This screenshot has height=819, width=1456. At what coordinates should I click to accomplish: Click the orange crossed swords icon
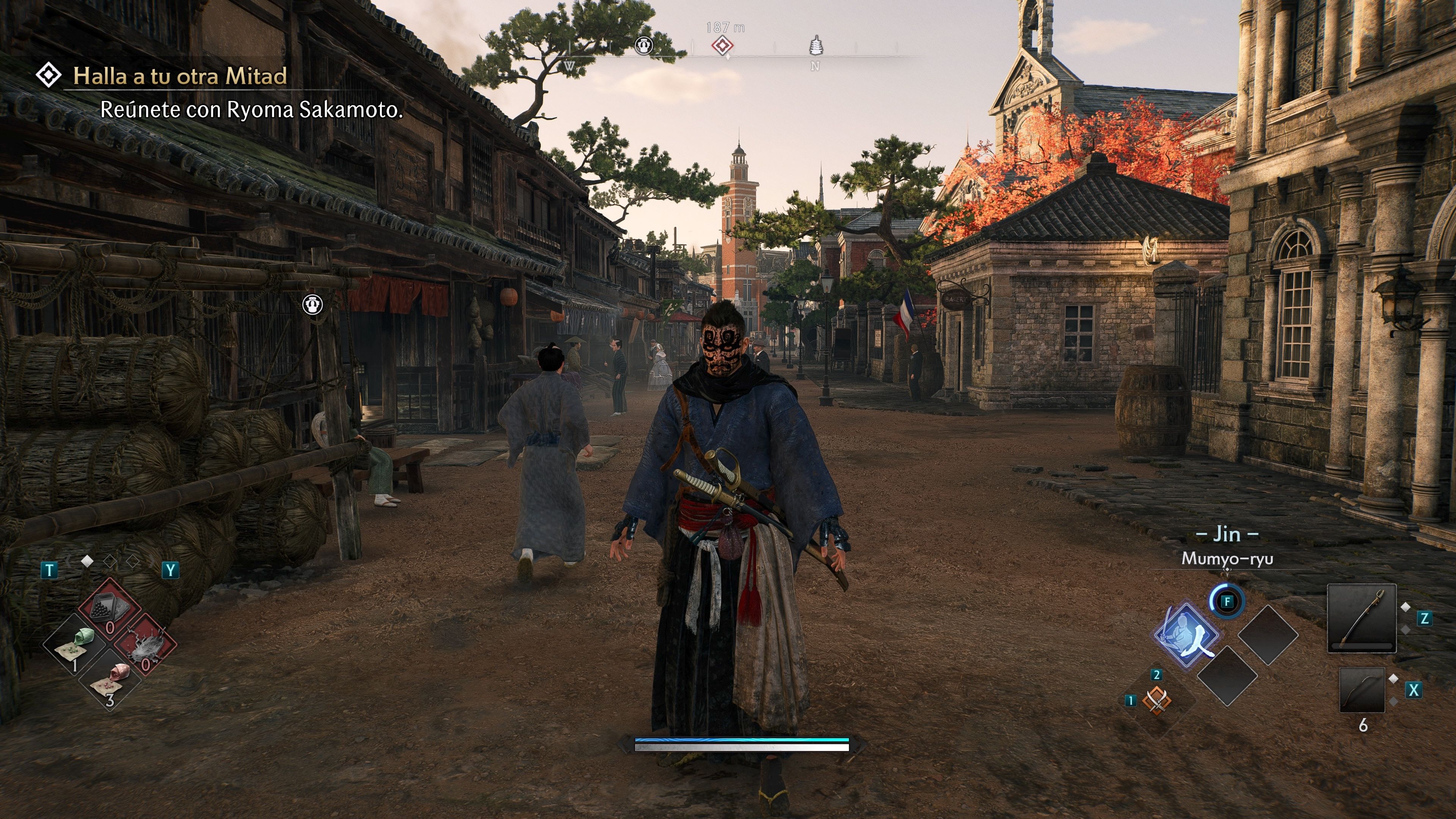click(x=1156, y=701)
